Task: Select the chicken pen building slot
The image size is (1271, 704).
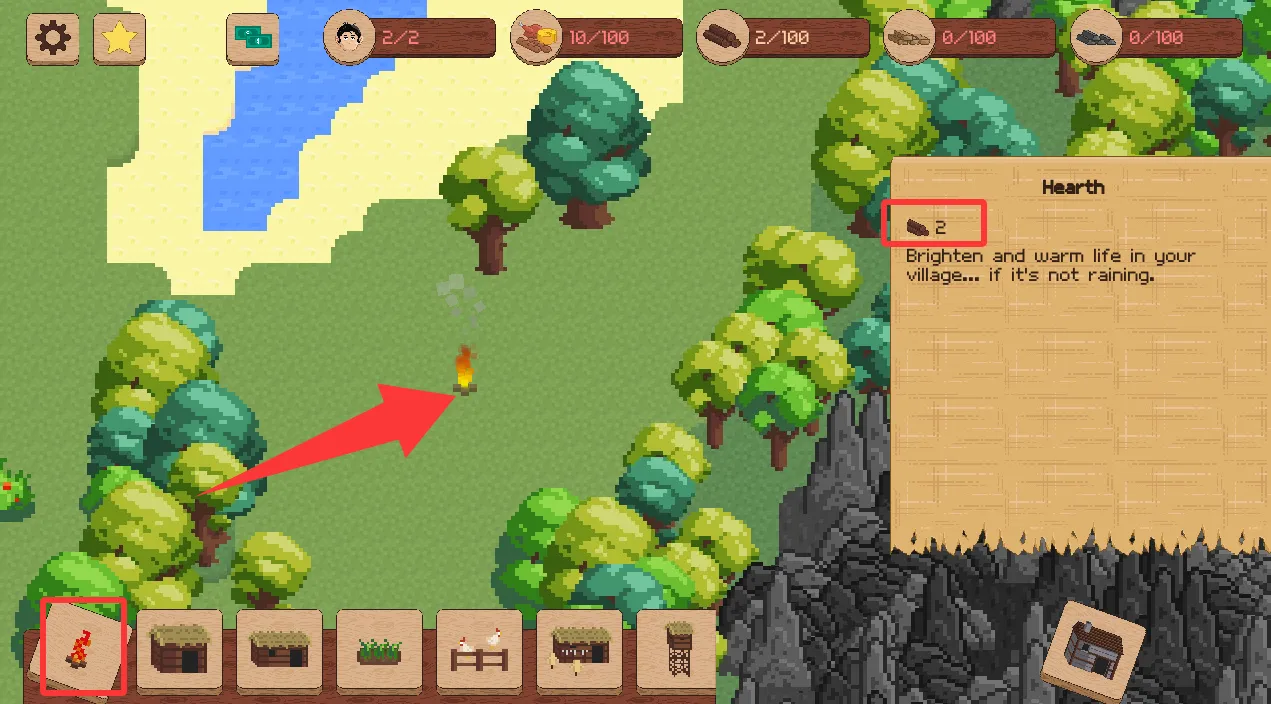Action: coord(479,650)
